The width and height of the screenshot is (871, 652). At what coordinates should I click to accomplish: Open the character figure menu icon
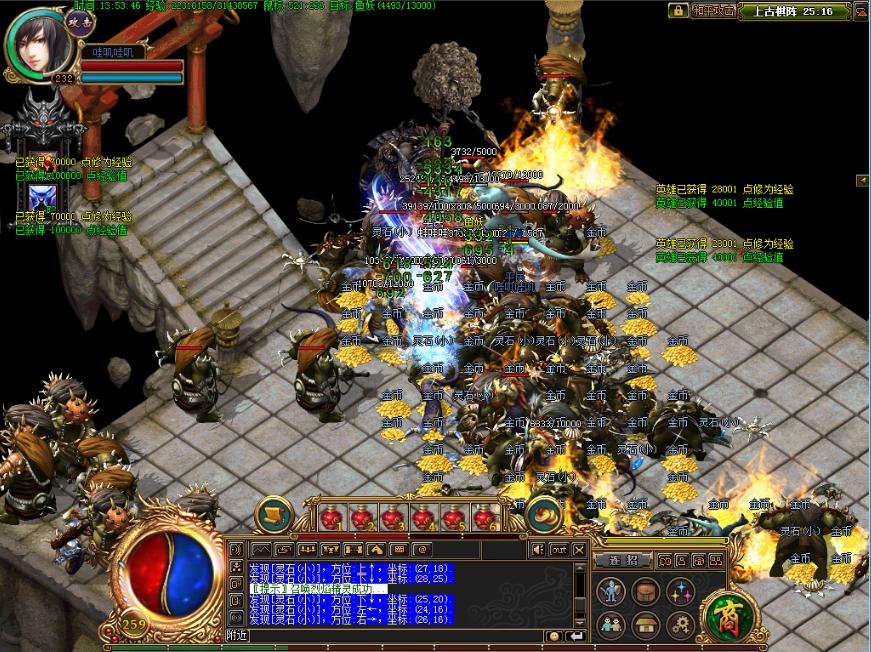coord(611,592)
